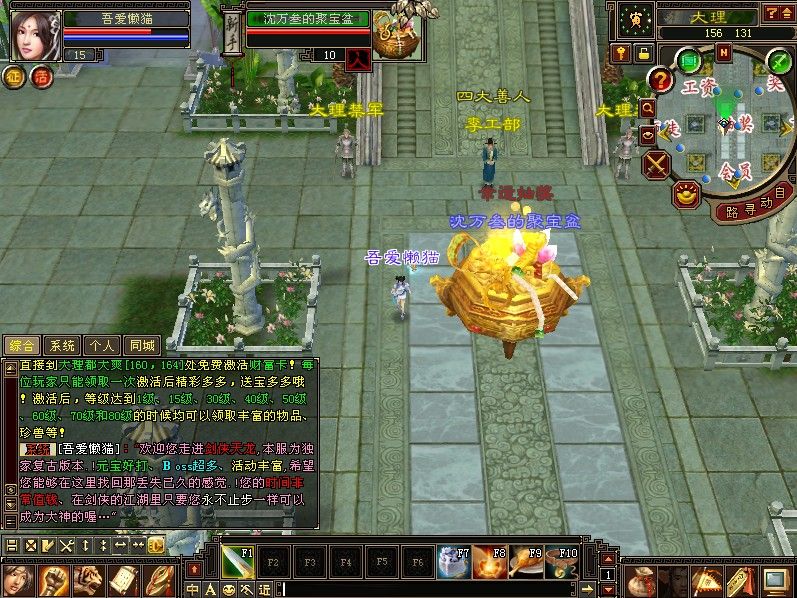Open the 系统 chat tab
This screenshot has width=797, height=598.
coord(61,345)
